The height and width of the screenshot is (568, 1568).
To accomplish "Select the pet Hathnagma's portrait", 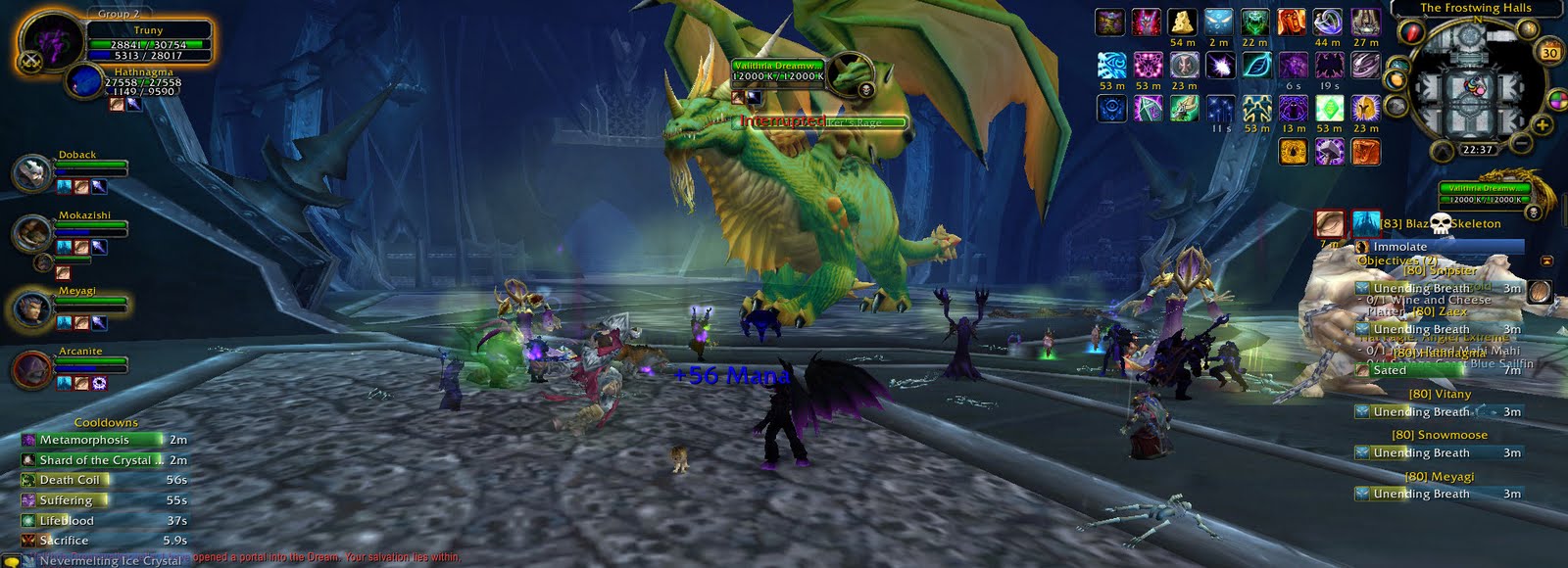I will 85,81.
